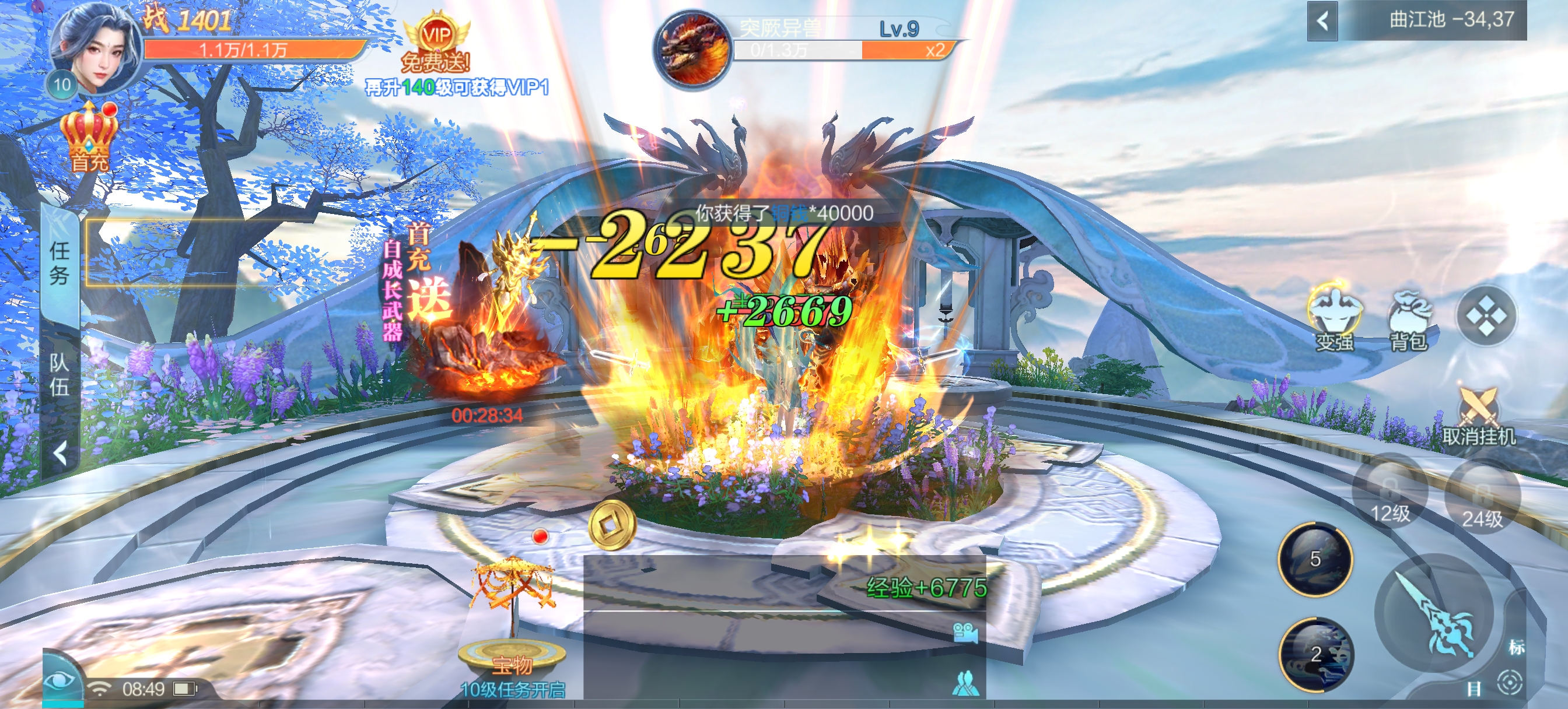Click the camera icon in chat panel
The image size is (1568, 709).
(965, 633)
